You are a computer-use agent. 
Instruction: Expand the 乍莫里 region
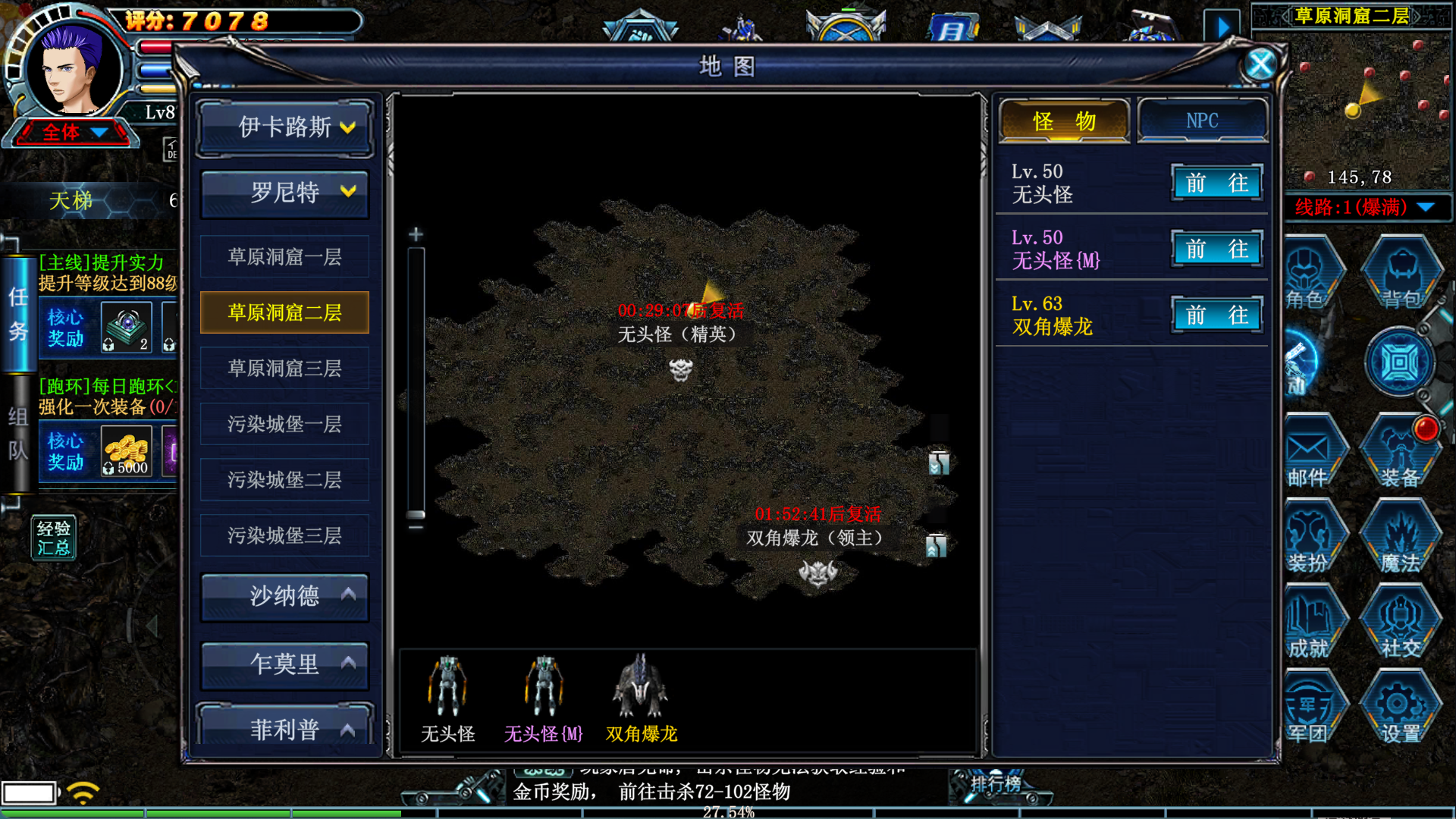285,664
